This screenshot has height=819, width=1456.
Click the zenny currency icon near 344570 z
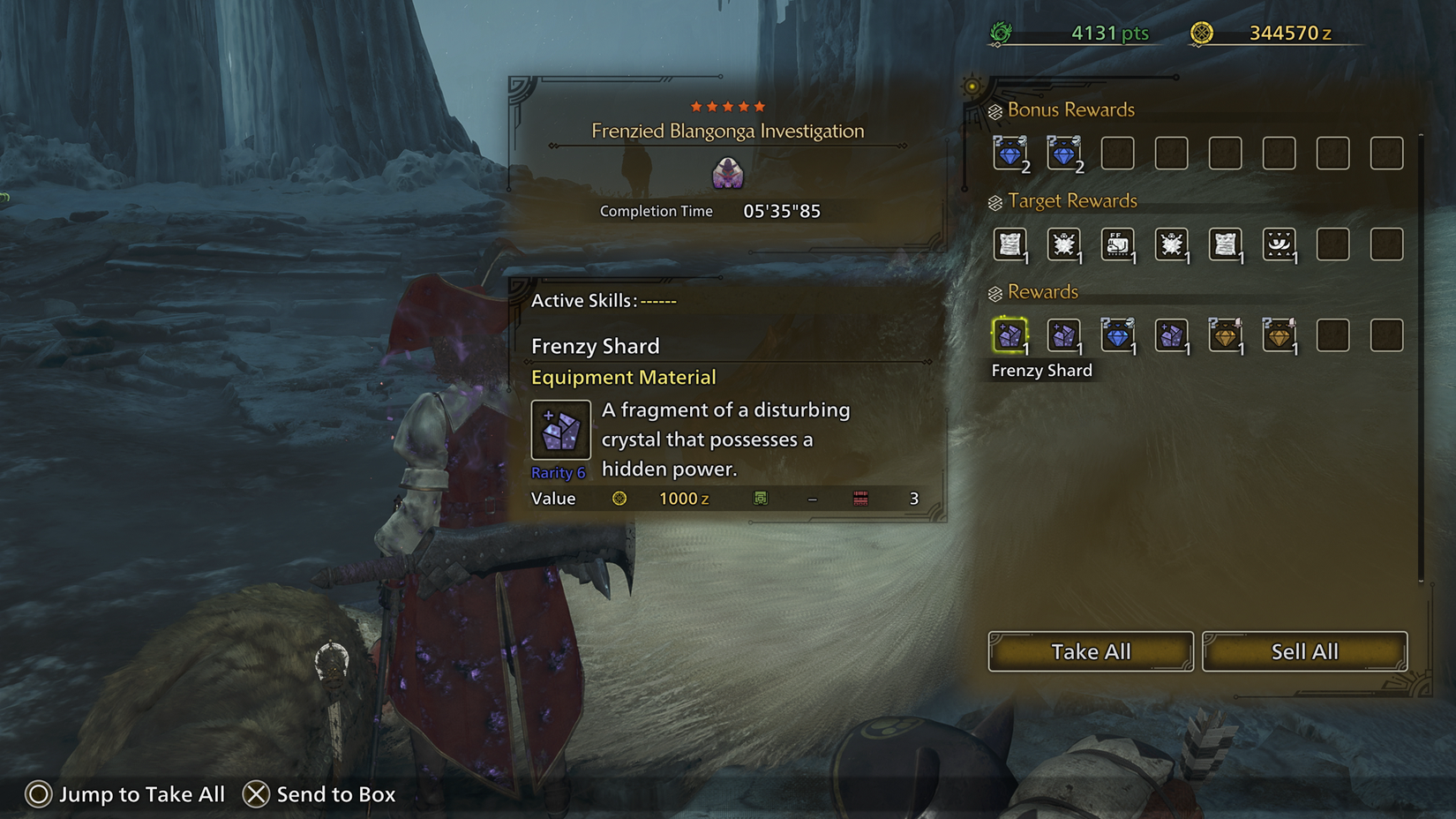[x=1202, y=33]
